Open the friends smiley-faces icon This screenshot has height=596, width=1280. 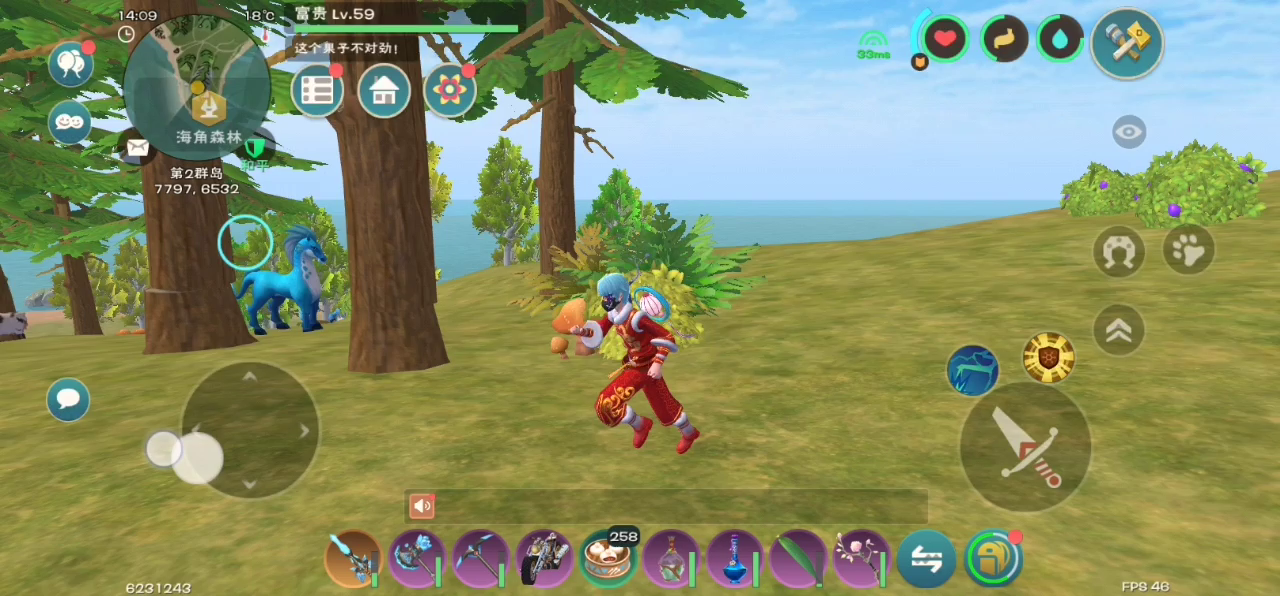(x=70, y=122)
